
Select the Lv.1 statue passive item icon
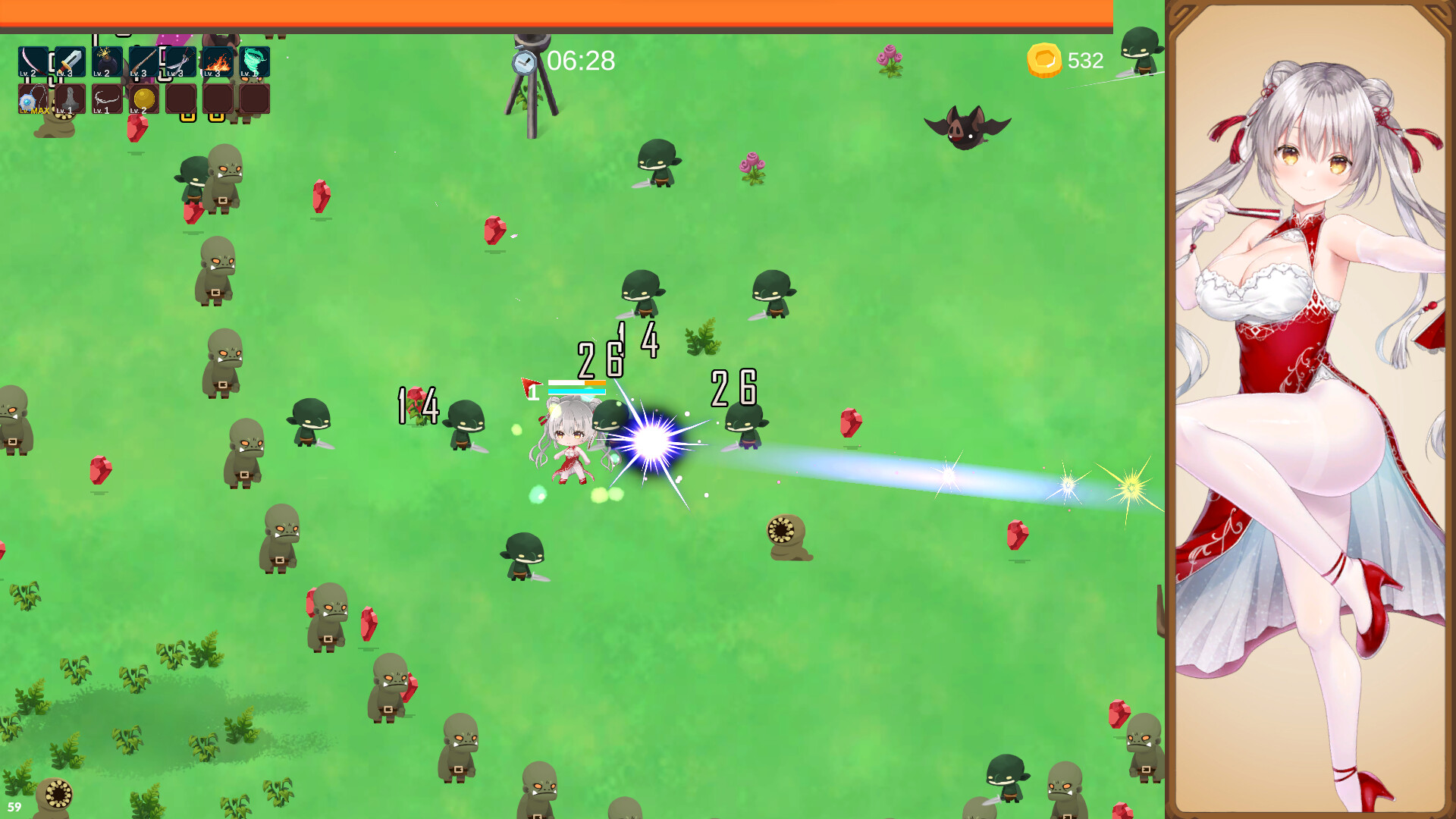tap(71, 99)
